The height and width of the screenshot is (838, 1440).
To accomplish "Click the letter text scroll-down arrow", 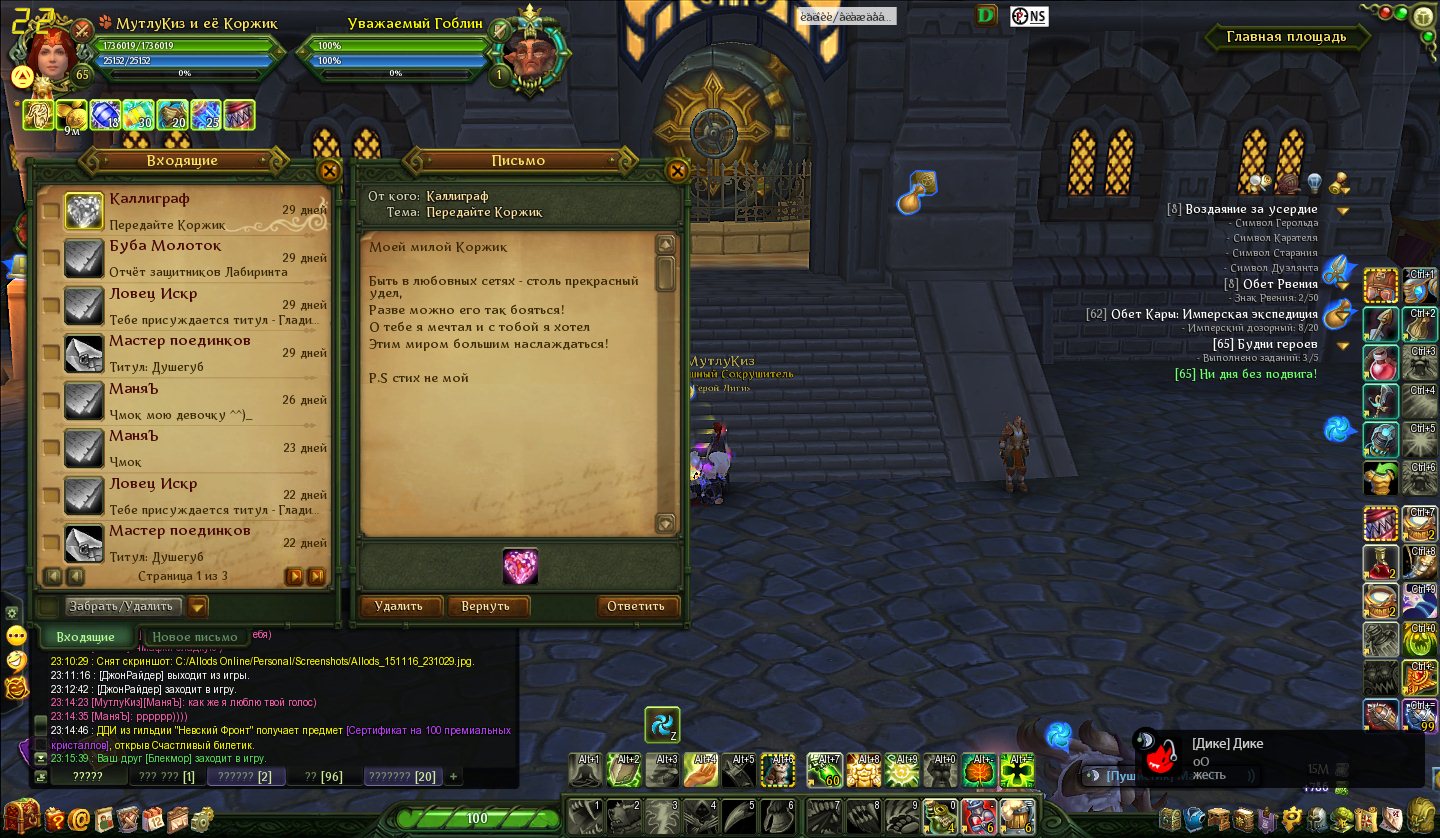I will (665, 523).
